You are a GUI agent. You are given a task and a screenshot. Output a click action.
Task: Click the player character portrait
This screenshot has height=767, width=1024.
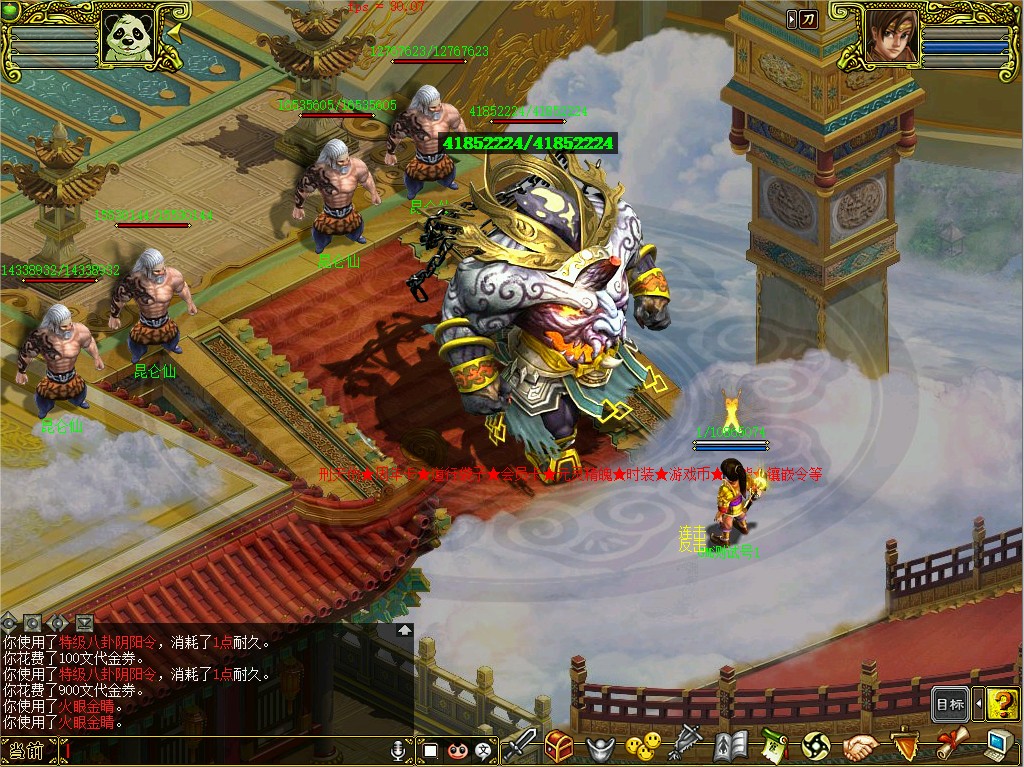(890, 37)
